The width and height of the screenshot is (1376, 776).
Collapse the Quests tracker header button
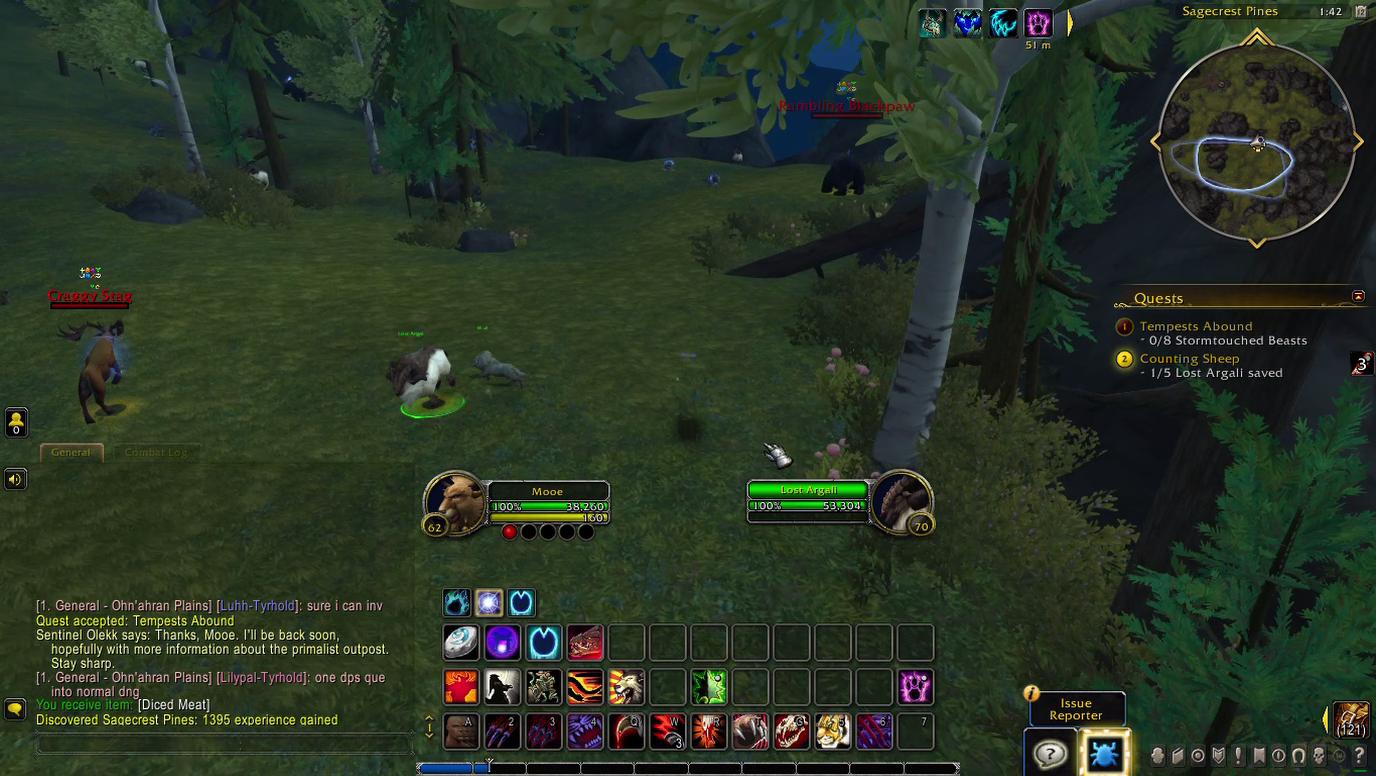1358,296
